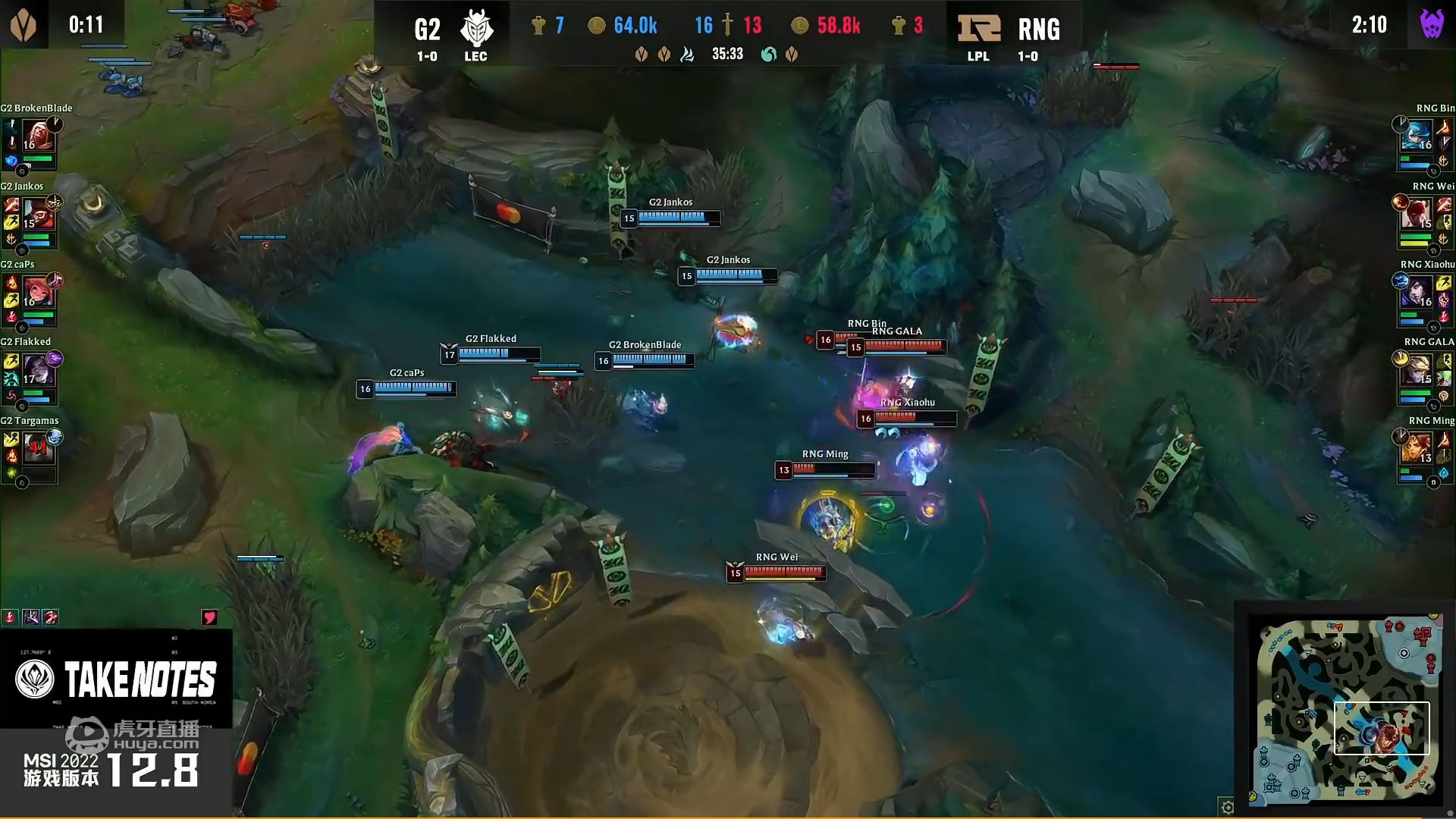Click the G2 team logo in the scoreboard
1456x819 pixels.
coord(476,29)
